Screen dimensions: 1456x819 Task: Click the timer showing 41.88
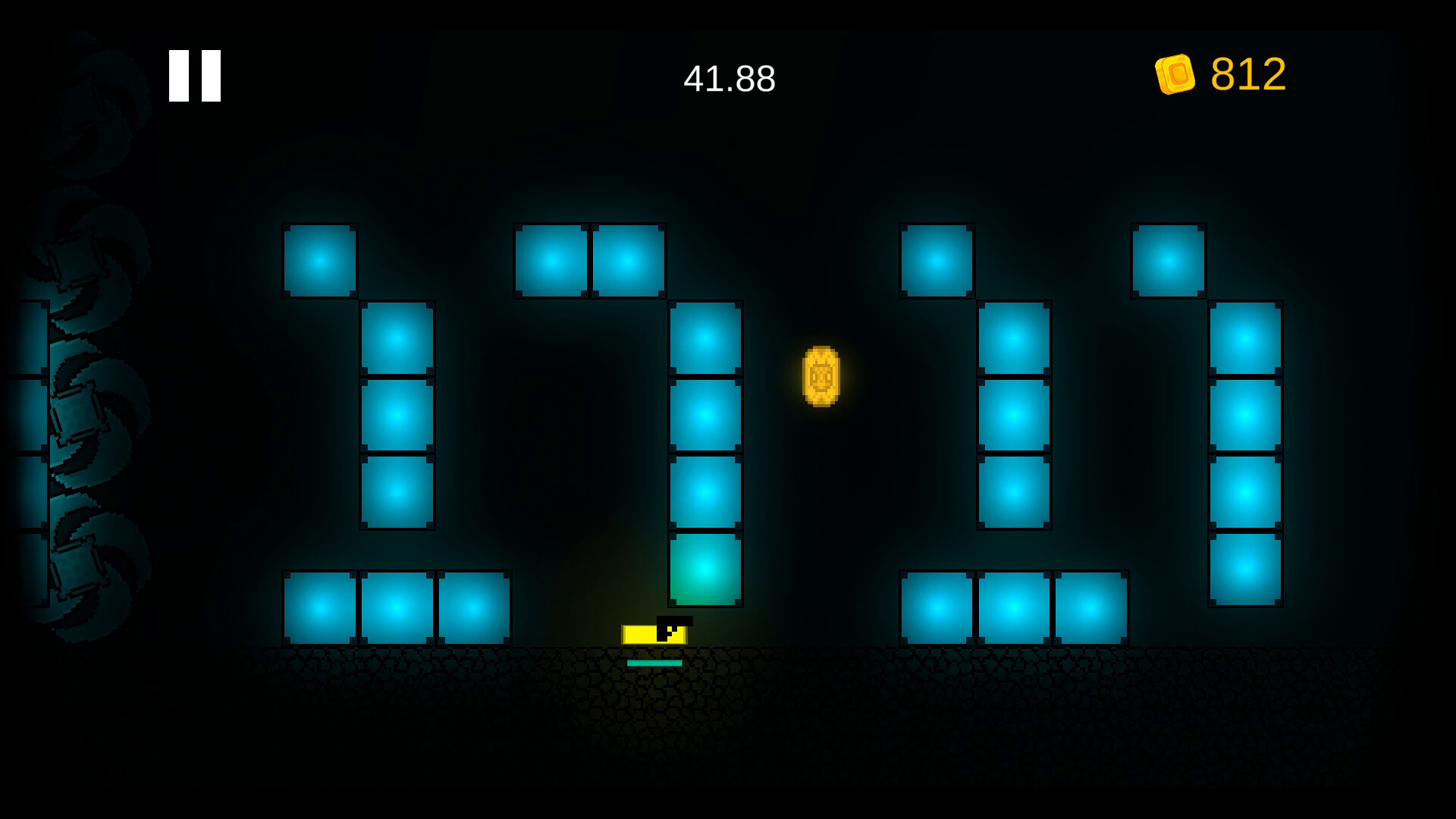click(730, 76)
